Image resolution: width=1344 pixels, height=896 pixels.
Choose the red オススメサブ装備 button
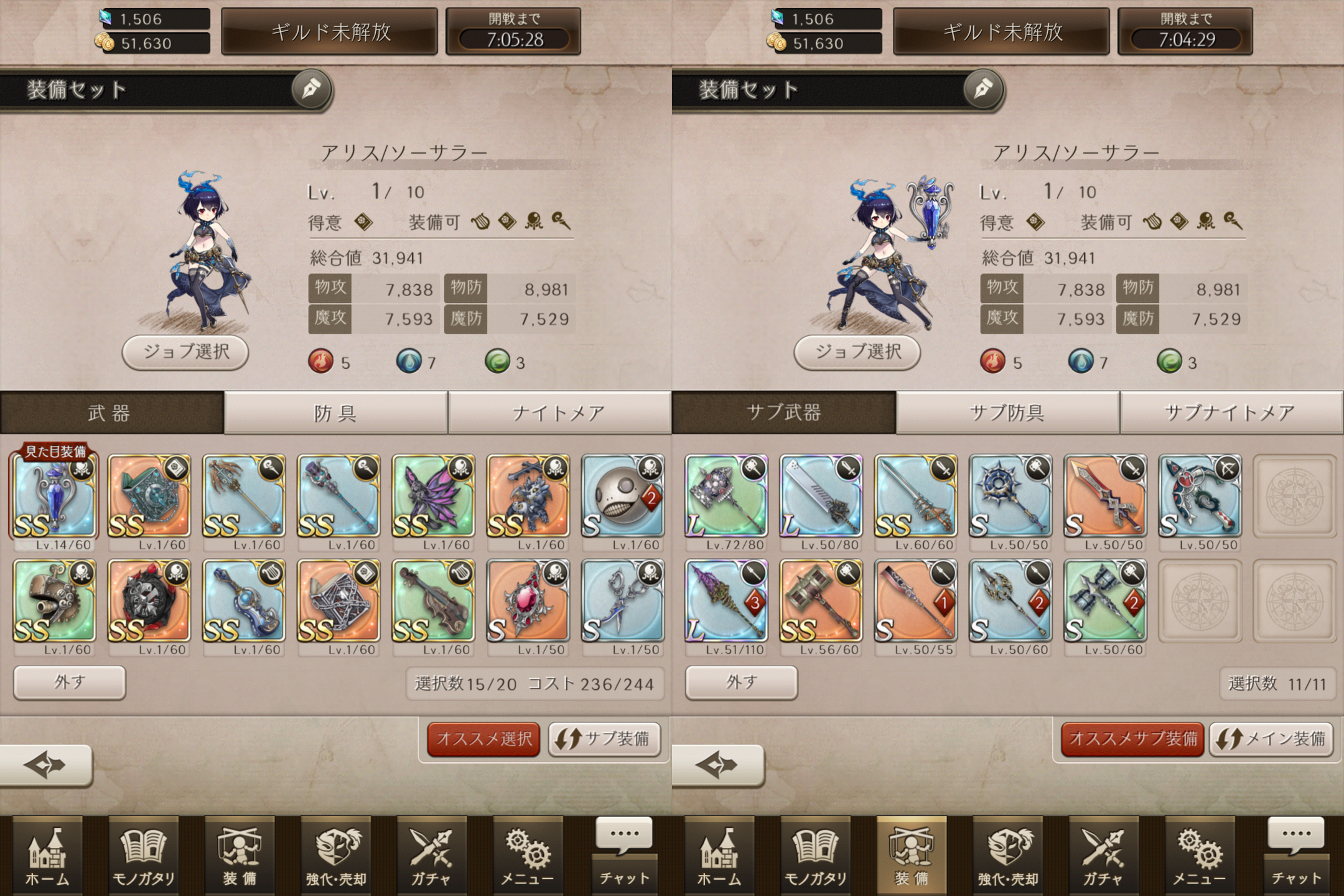1132,739
